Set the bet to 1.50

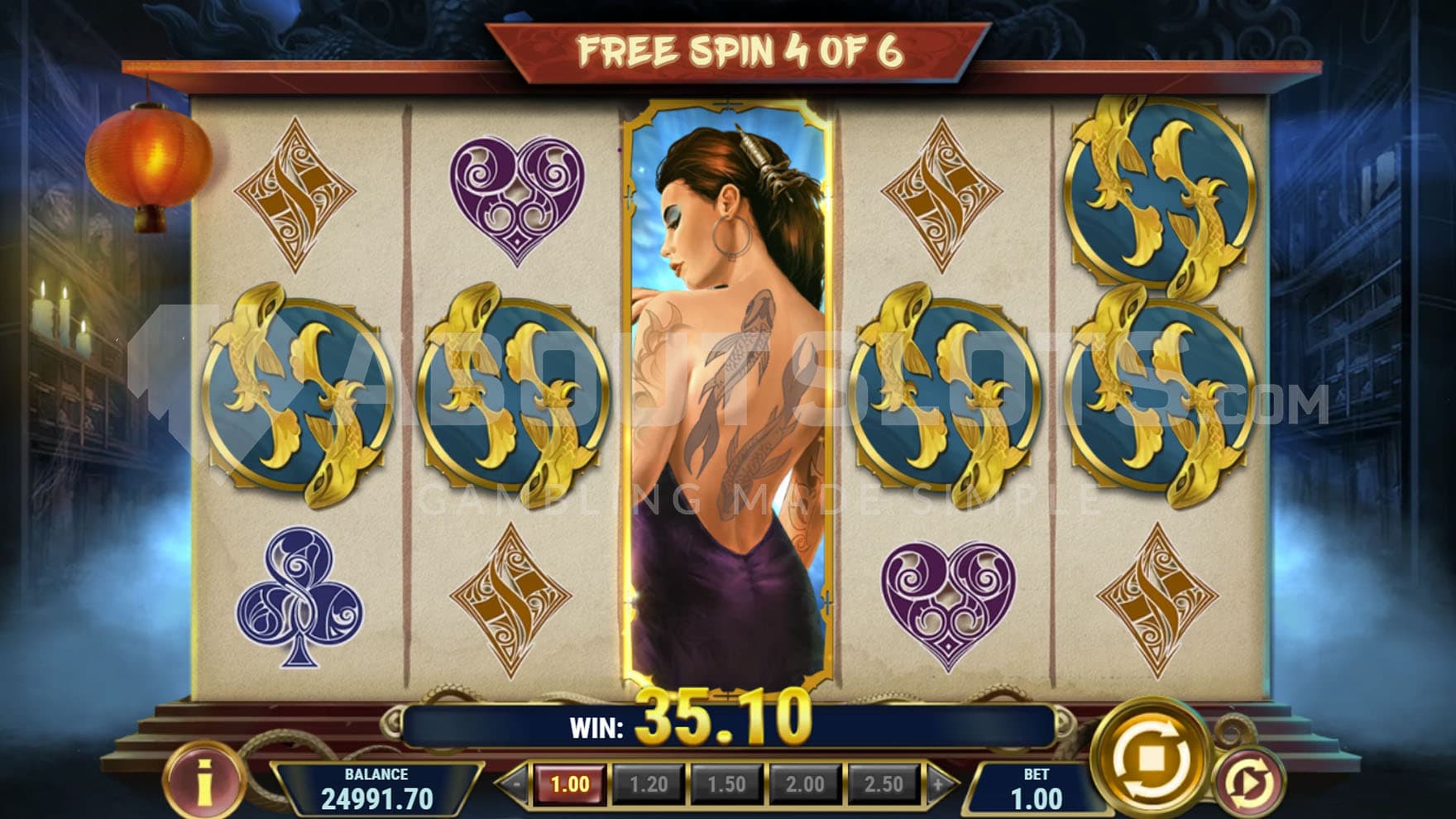pyautogui.click(x=726, y=784)
